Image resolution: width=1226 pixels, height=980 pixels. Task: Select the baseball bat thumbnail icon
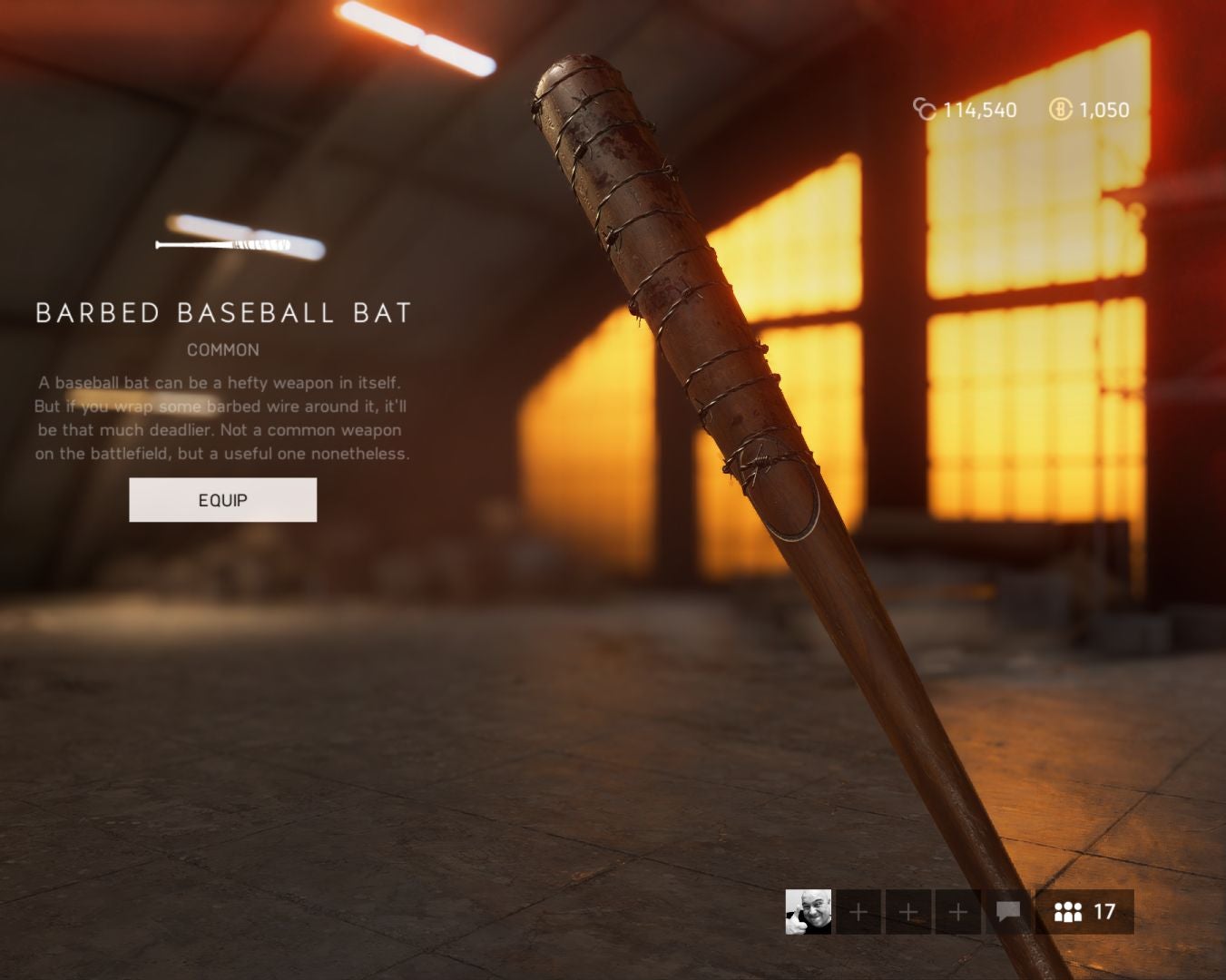pyautogui.click(x=223, y=245)
